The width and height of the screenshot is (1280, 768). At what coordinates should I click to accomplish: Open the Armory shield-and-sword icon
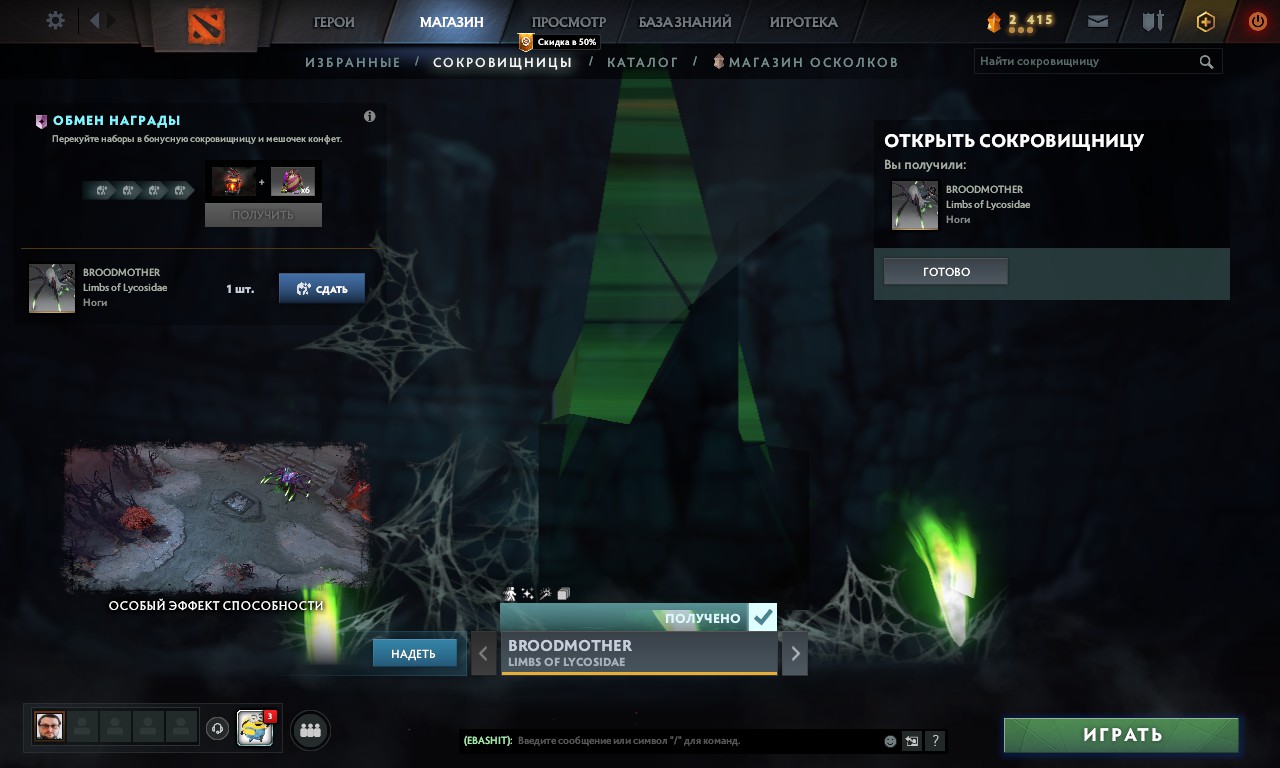pyautogui.click(x=1151, y=21)
